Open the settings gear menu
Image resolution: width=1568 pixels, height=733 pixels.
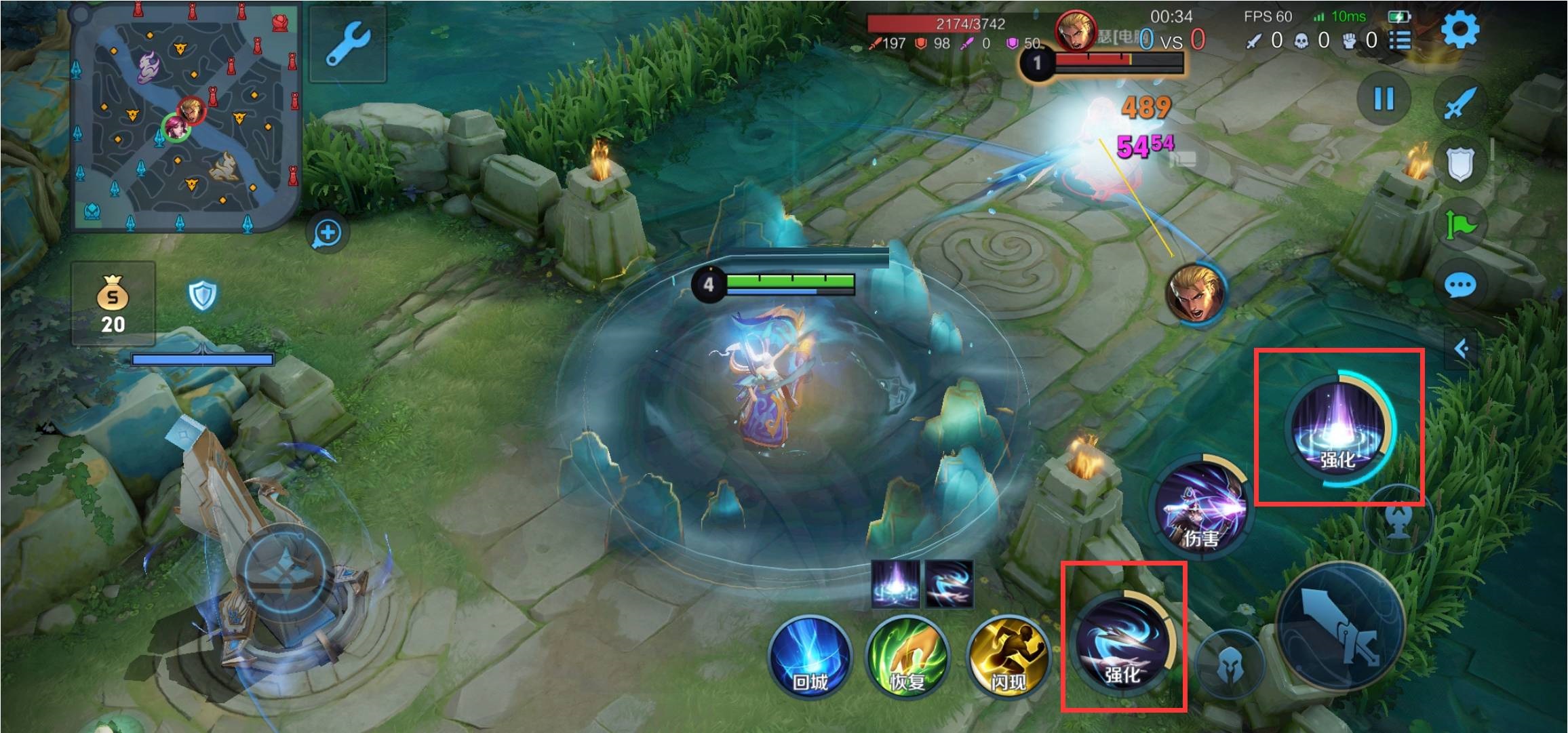click(1459, 31)
